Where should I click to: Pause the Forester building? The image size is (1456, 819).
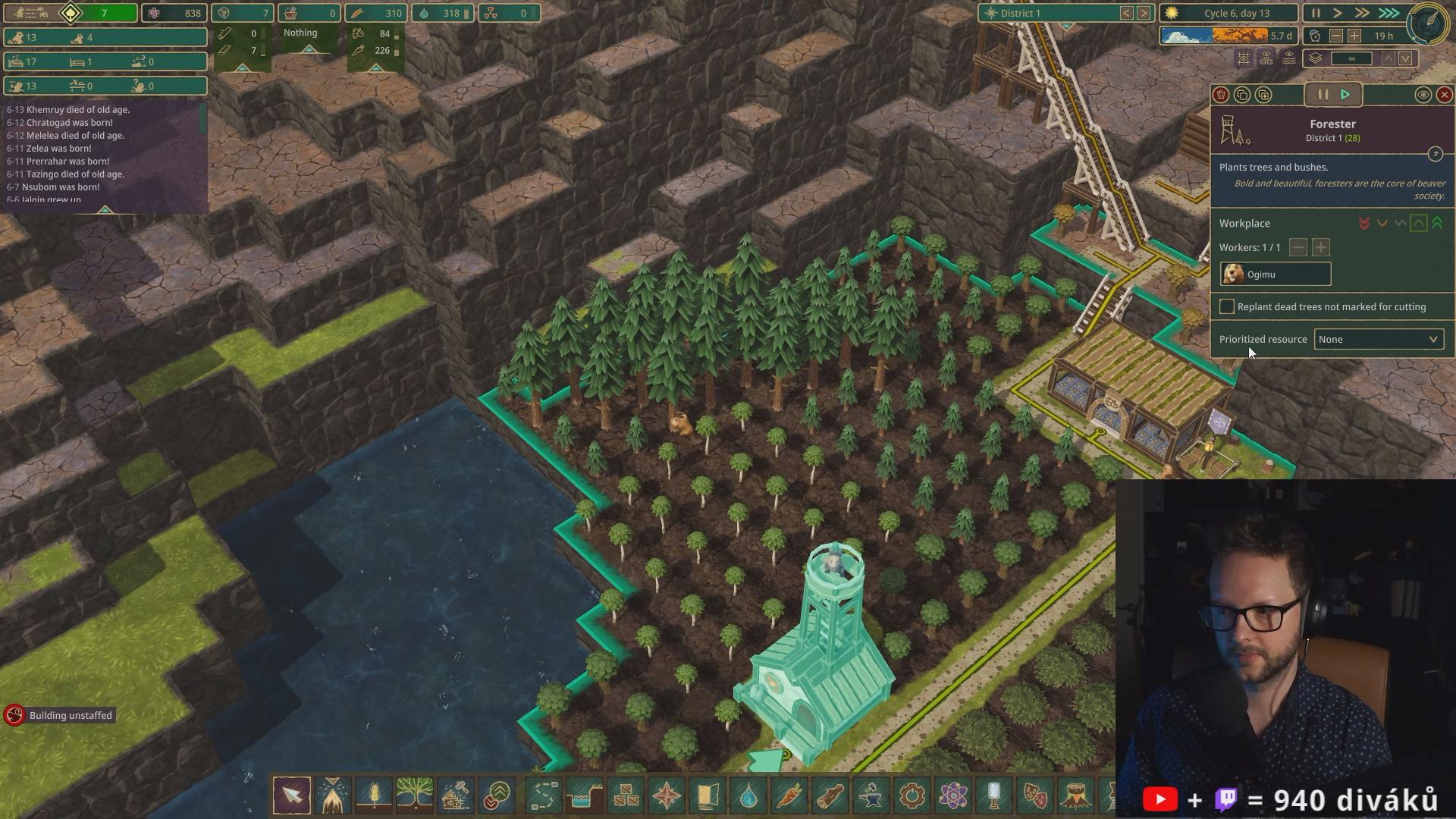click(x=1323, y=95)
